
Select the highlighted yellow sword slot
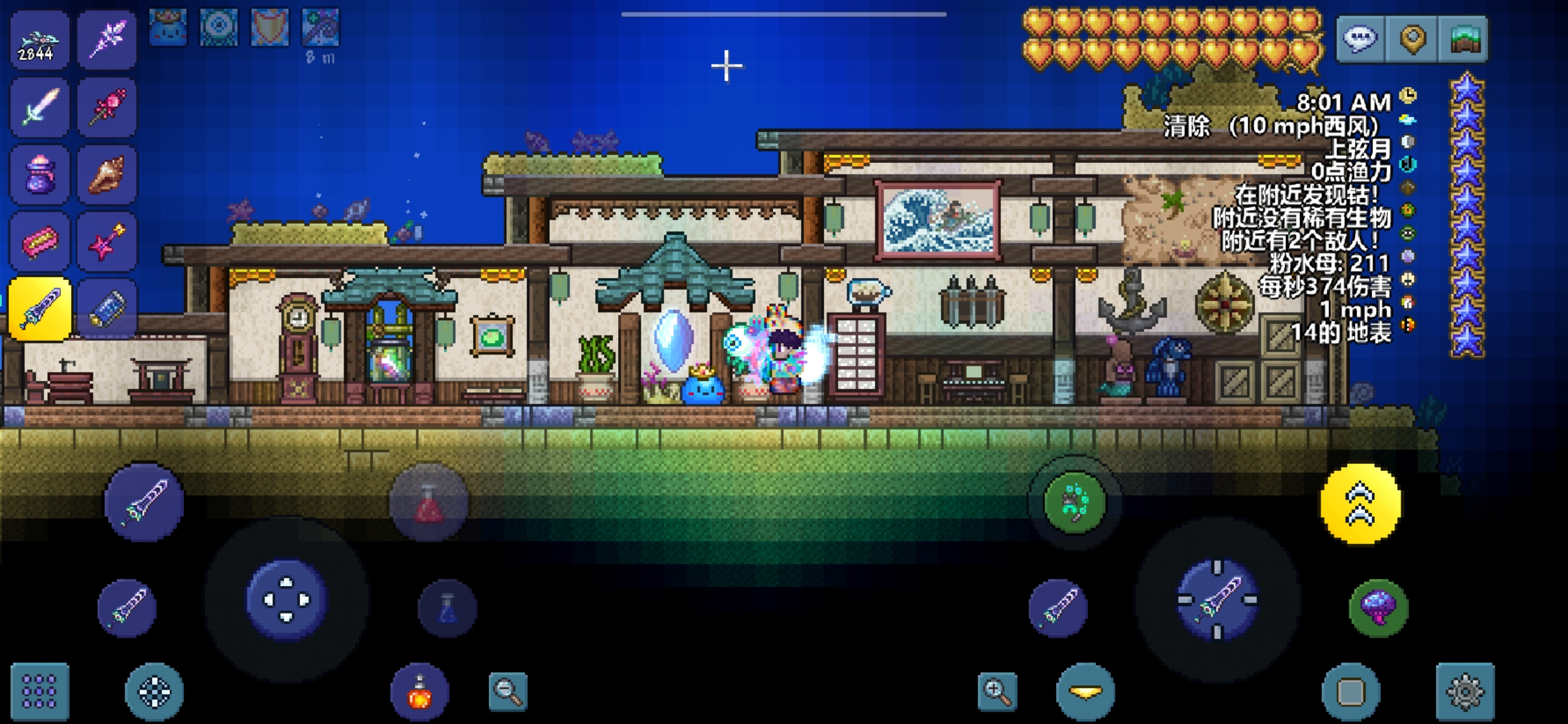(x=40, y=309)
